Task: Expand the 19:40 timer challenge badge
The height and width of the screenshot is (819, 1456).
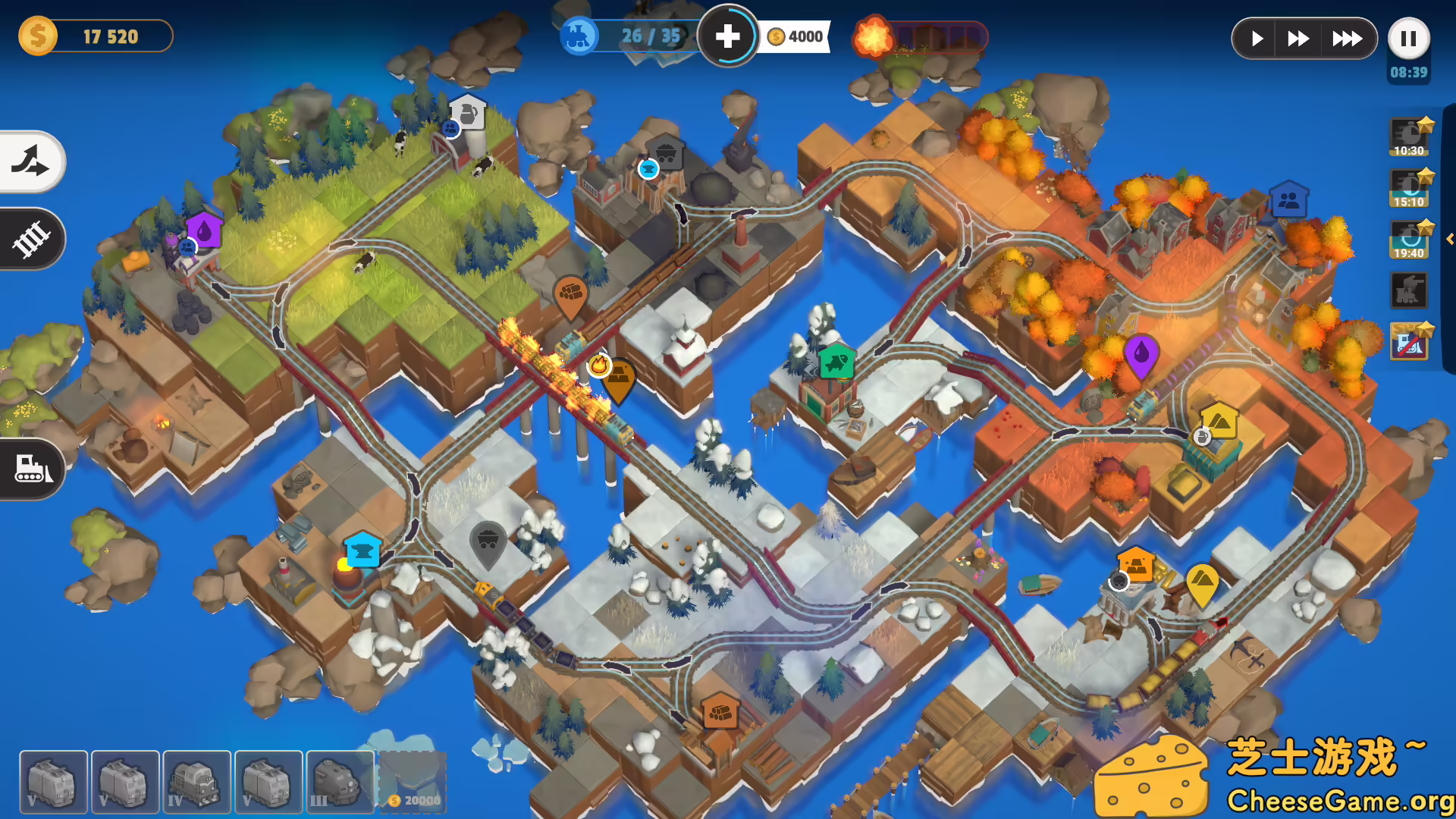Action: pos(1408,237)
